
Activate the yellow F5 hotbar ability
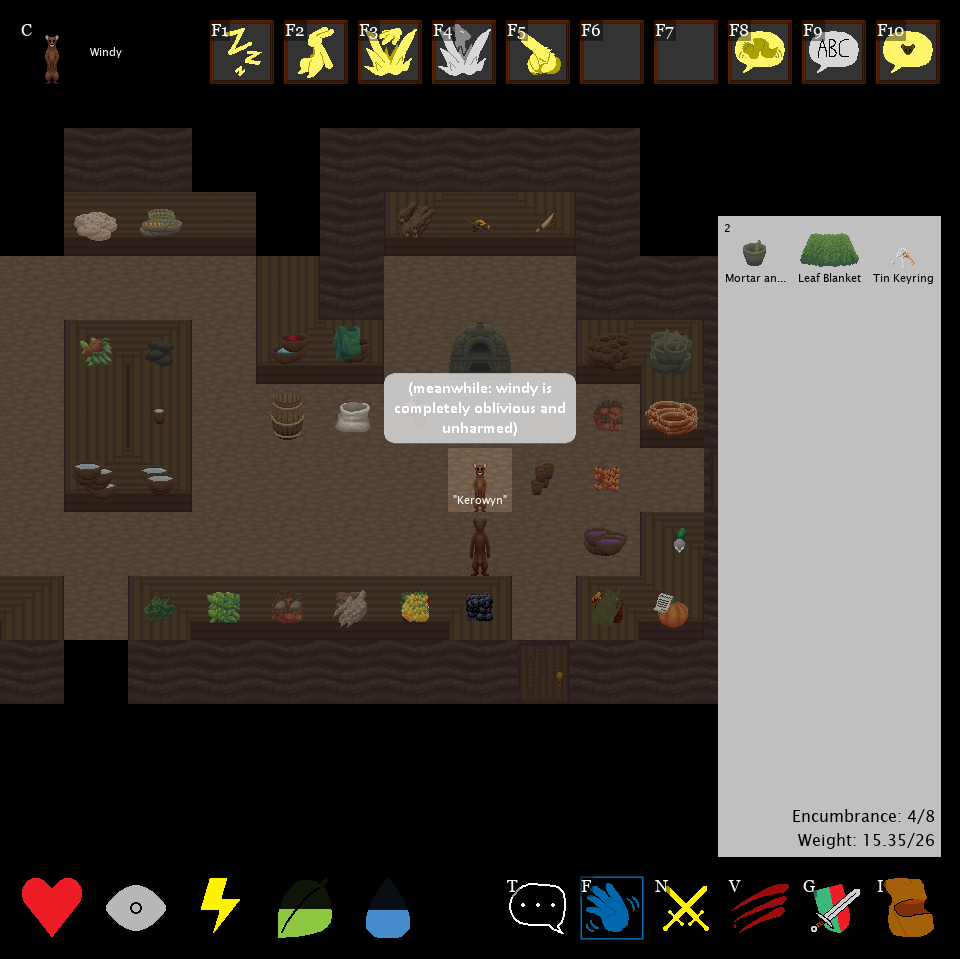click(537, 52)
